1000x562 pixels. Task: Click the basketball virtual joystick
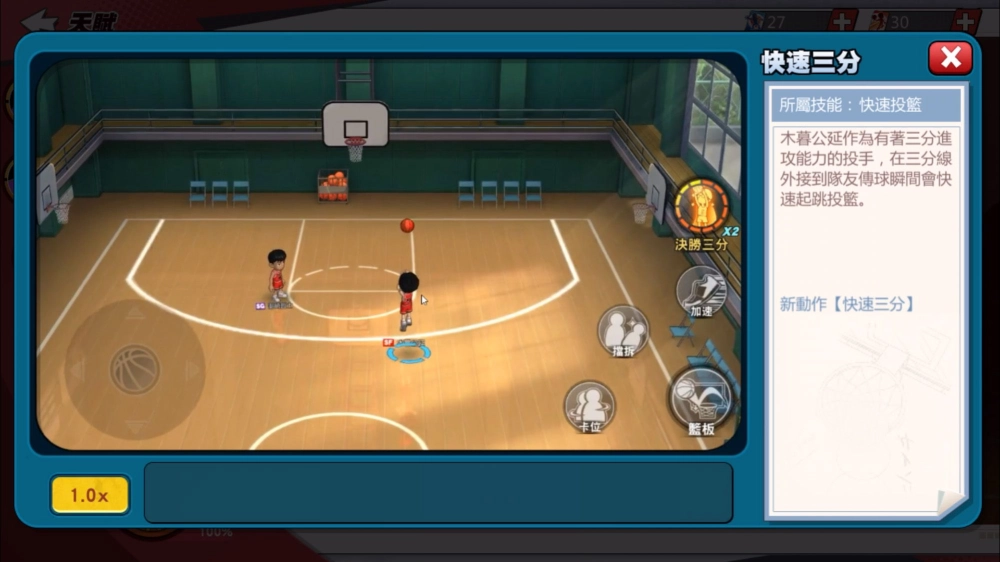point(134,369)
